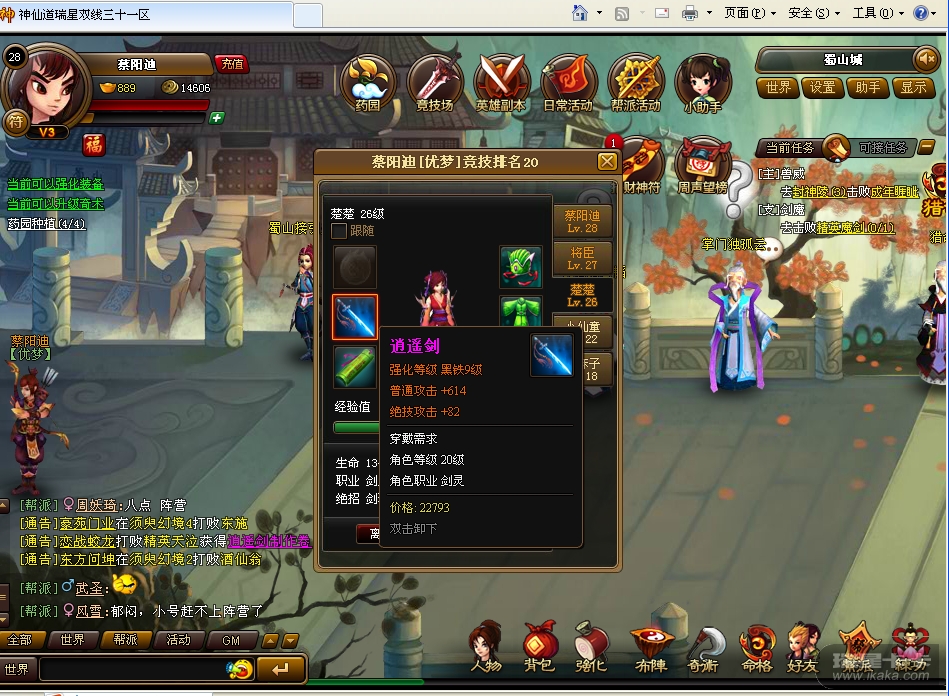Open the 设置 settings button

click(823, 87)
